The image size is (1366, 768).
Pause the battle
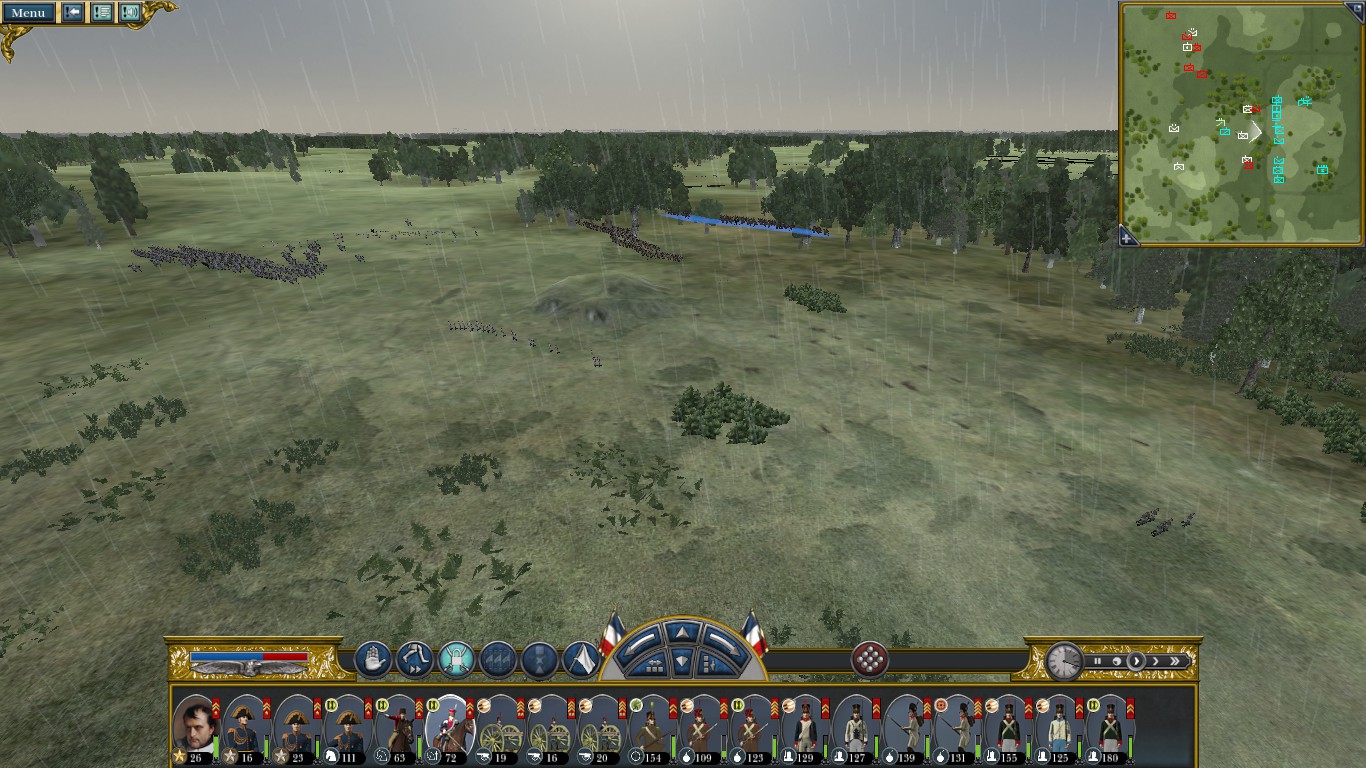click(1097, 661)
